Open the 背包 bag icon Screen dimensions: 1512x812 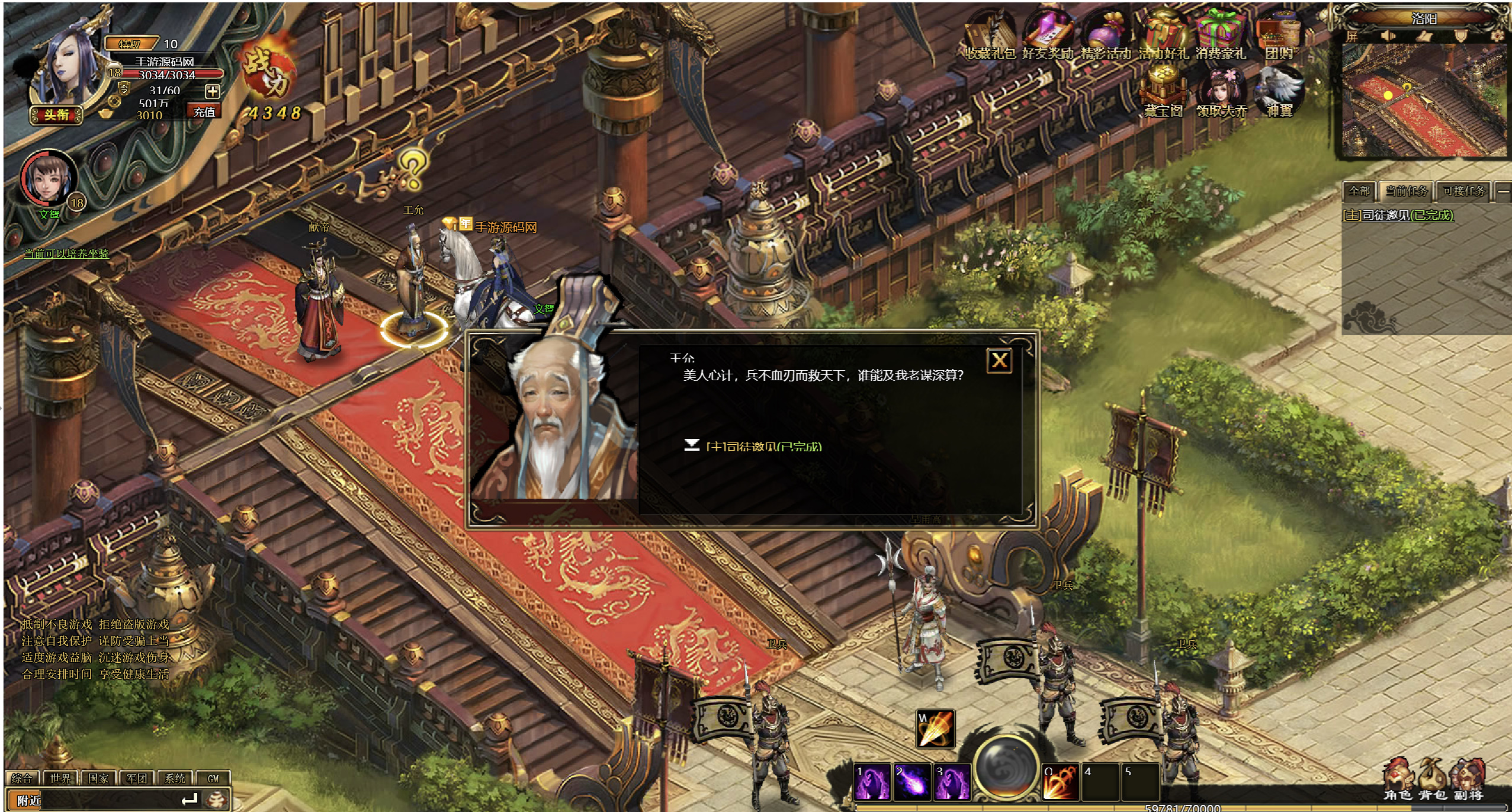(1431, 781)
